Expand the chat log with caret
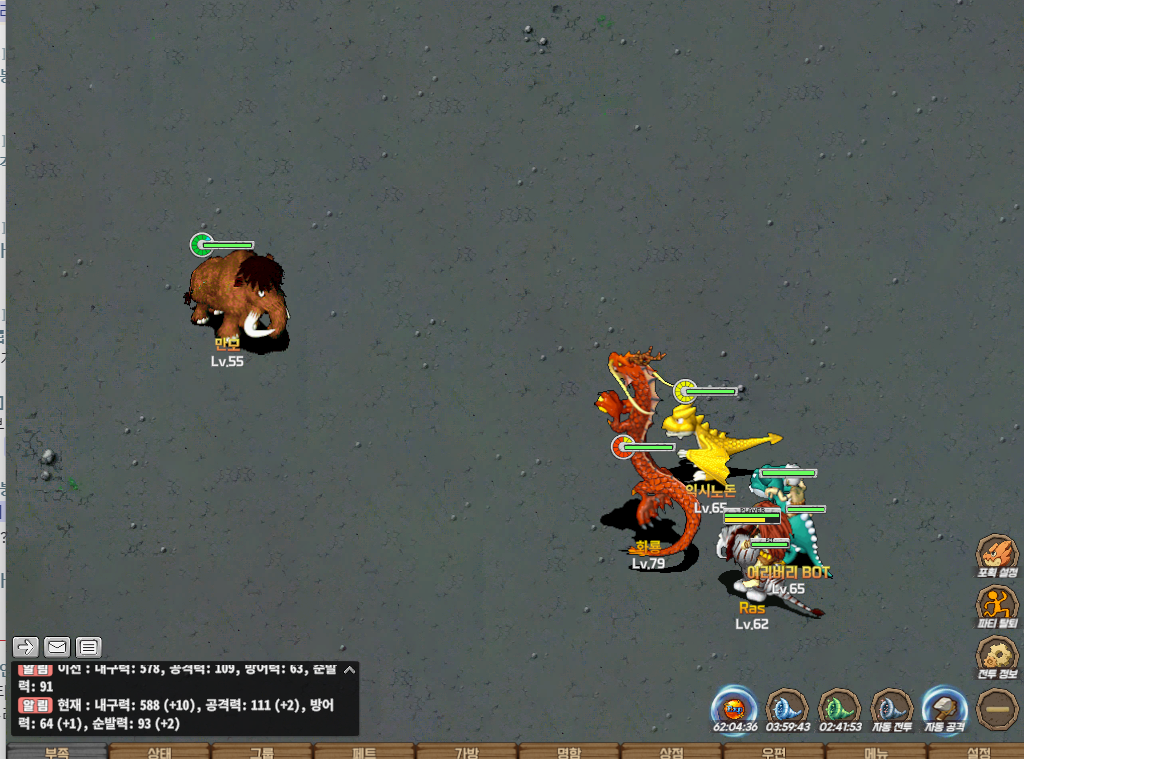 (349, 670)
